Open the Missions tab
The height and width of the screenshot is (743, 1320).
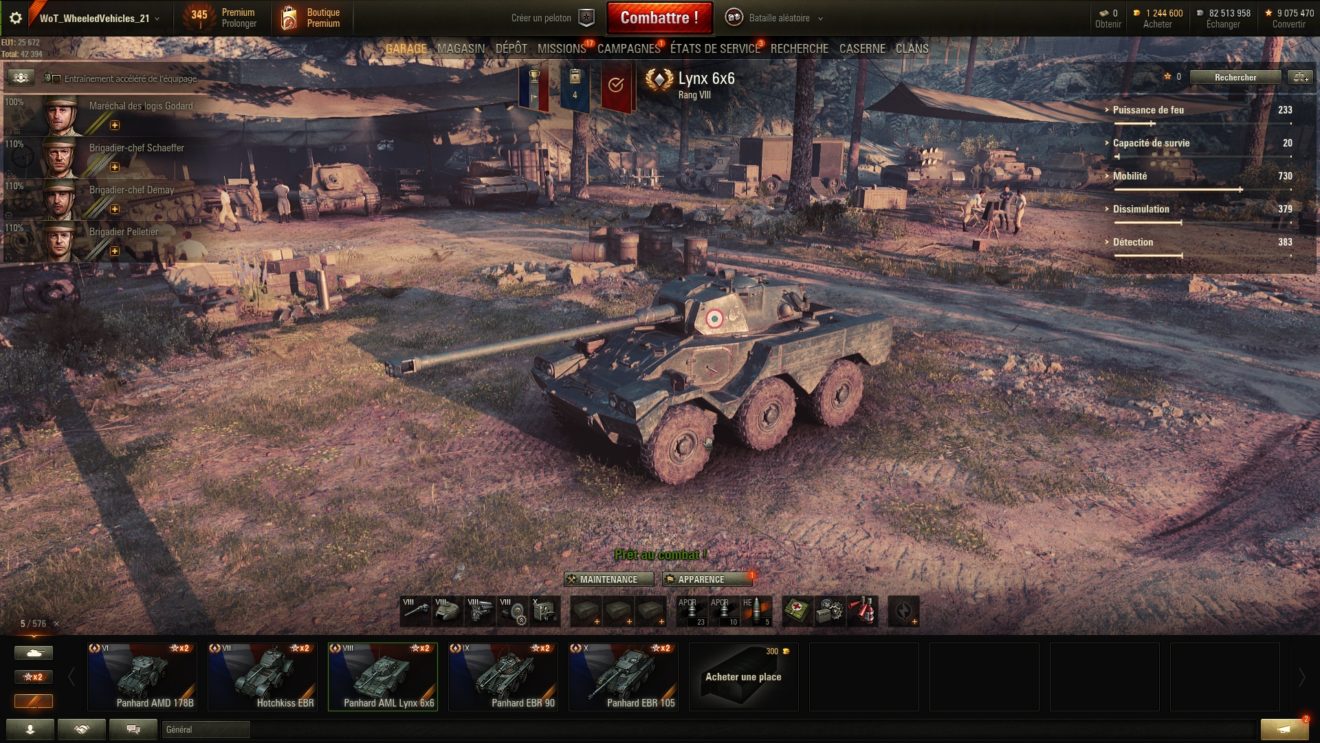561,48
